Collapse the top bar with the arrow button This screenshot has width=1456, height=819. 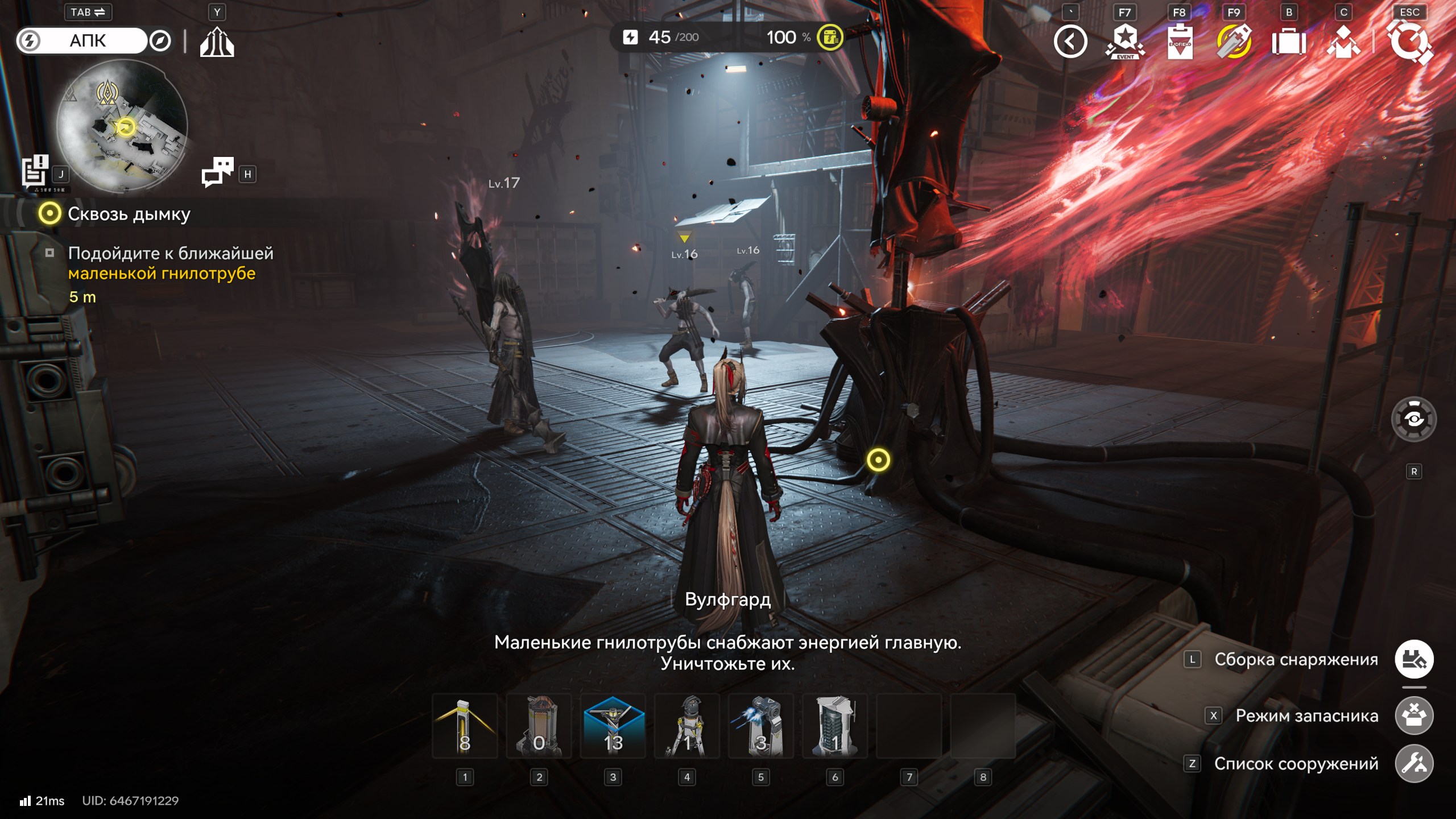(x=1070, y=42)
